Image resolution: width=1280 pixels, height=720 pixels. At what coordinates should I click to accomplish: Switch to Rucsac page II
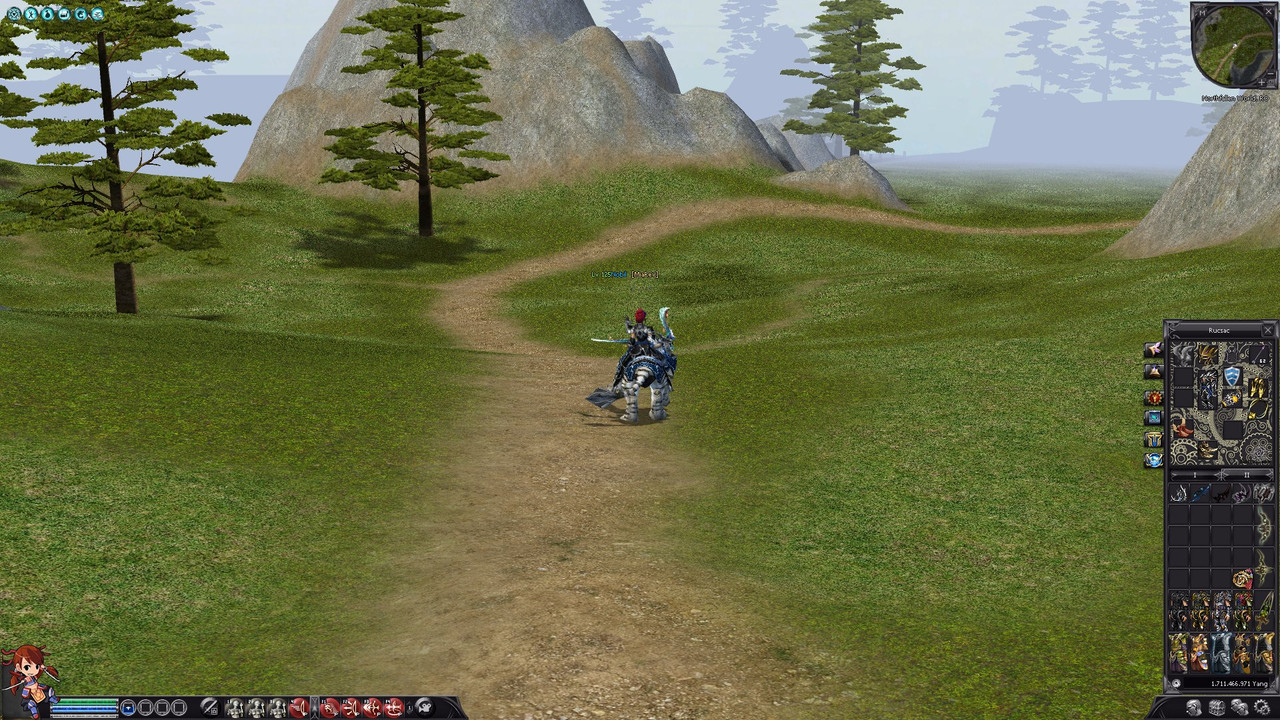1246,474
